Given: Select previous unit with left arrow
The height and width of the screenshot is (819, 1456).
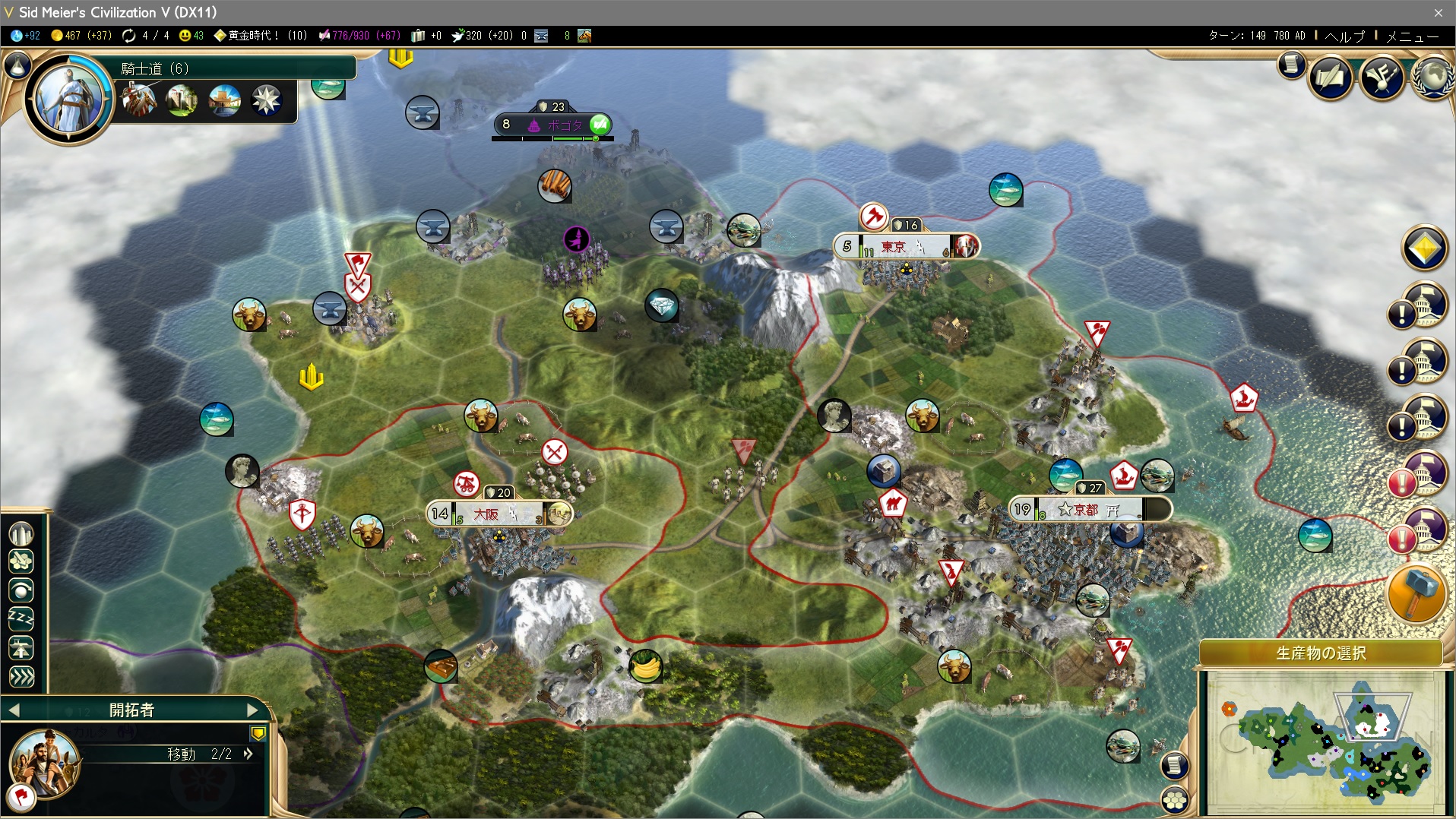Looking at the screenshot, I should pos(14,710).
